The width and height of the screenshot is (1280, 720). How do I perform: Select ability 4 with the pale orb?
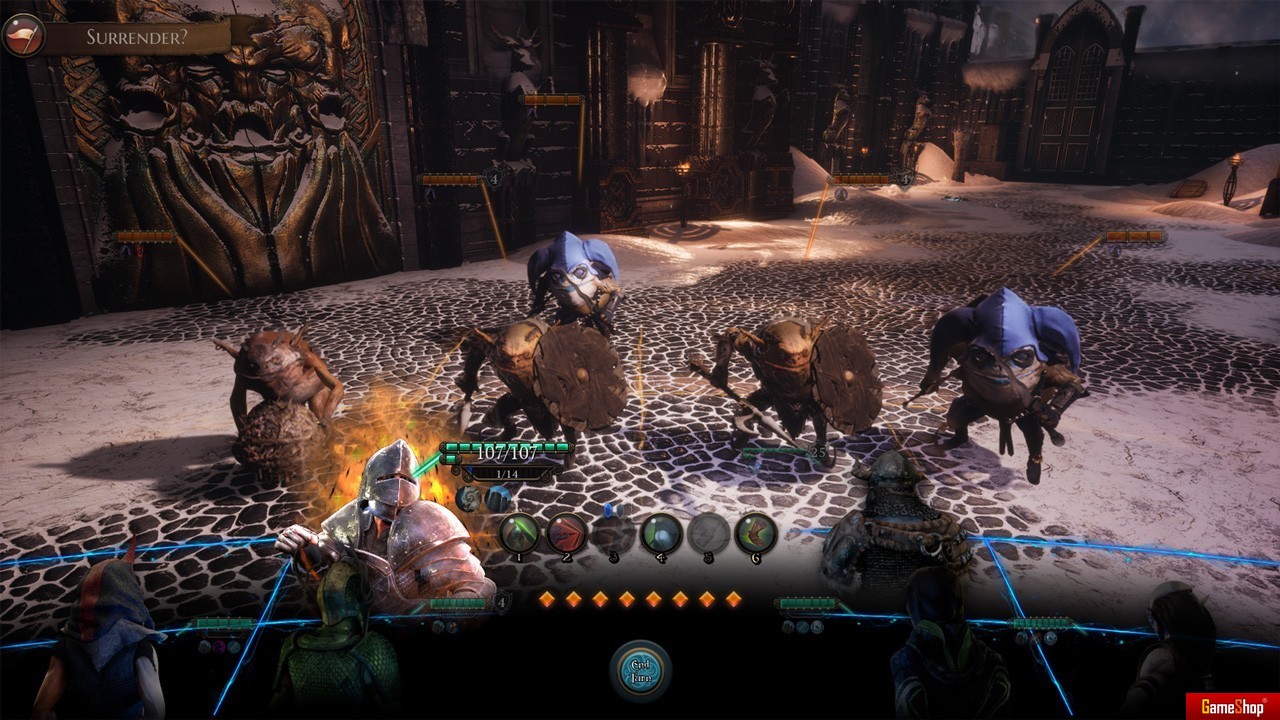pyautogui.click(x=661, y=533)
